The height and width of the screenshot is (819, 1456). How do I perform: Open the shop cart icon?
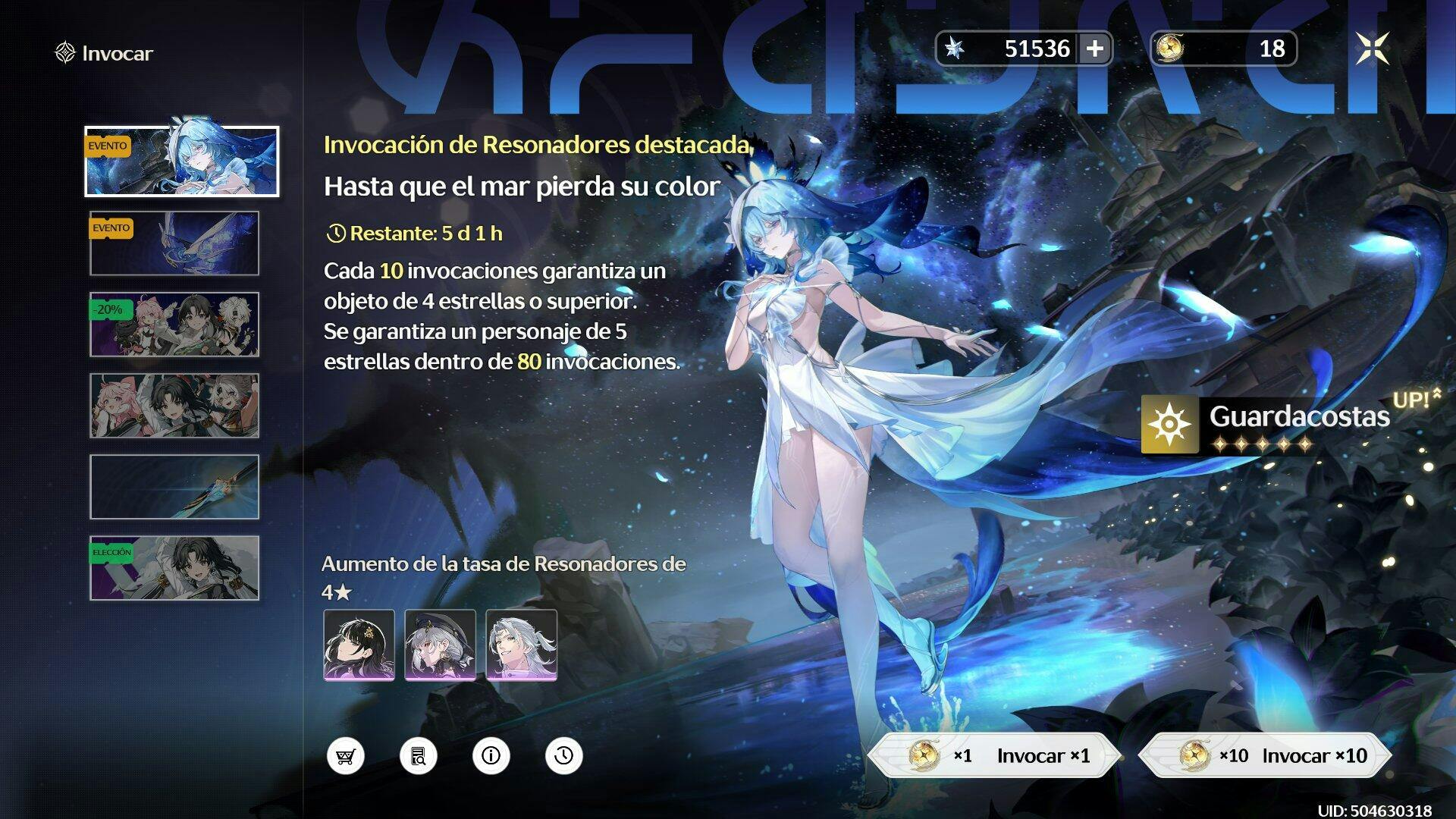click(346, 756)
